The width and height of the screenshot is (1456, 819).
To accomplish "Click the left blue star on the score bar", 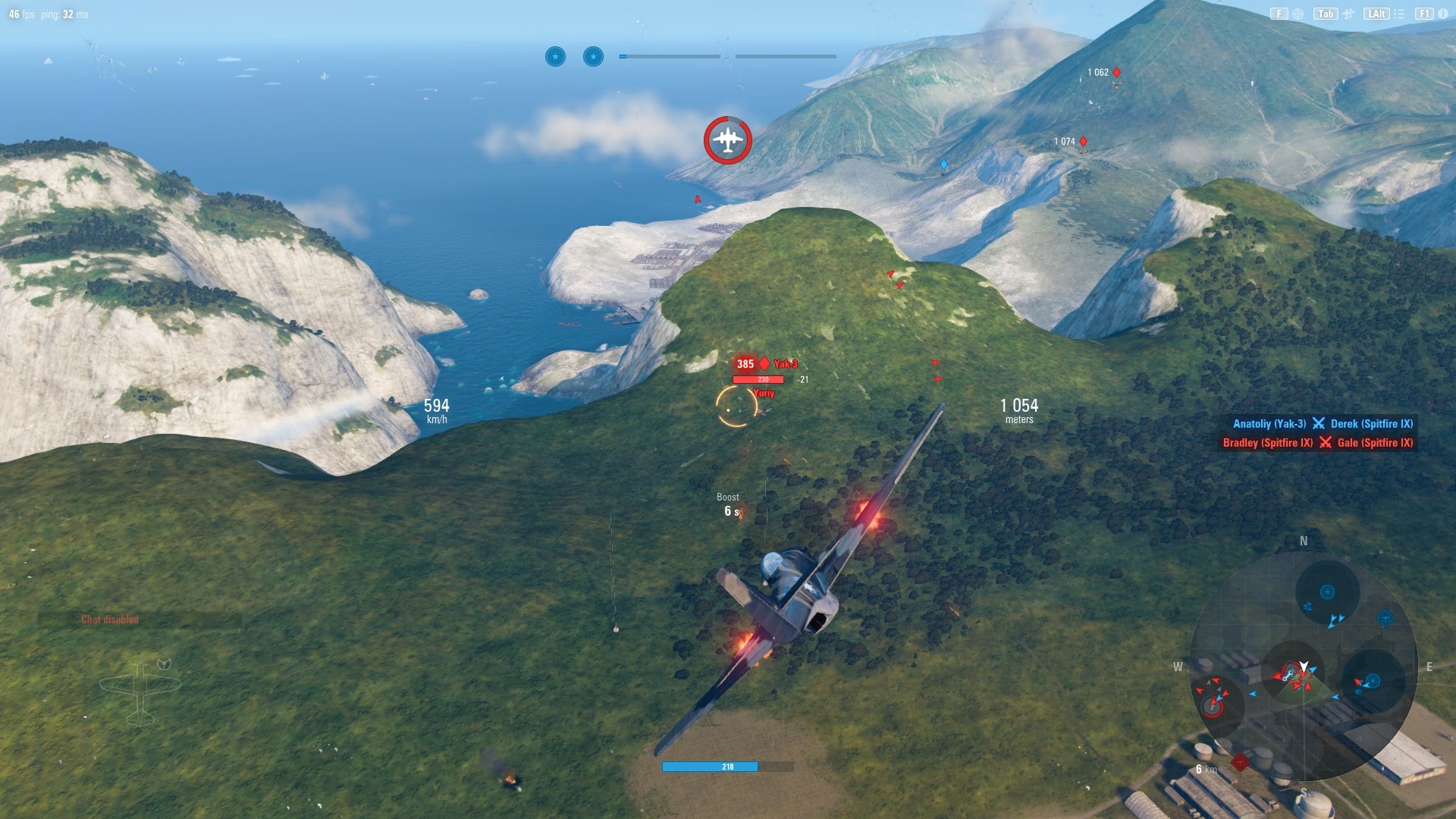I will (555, 57).
